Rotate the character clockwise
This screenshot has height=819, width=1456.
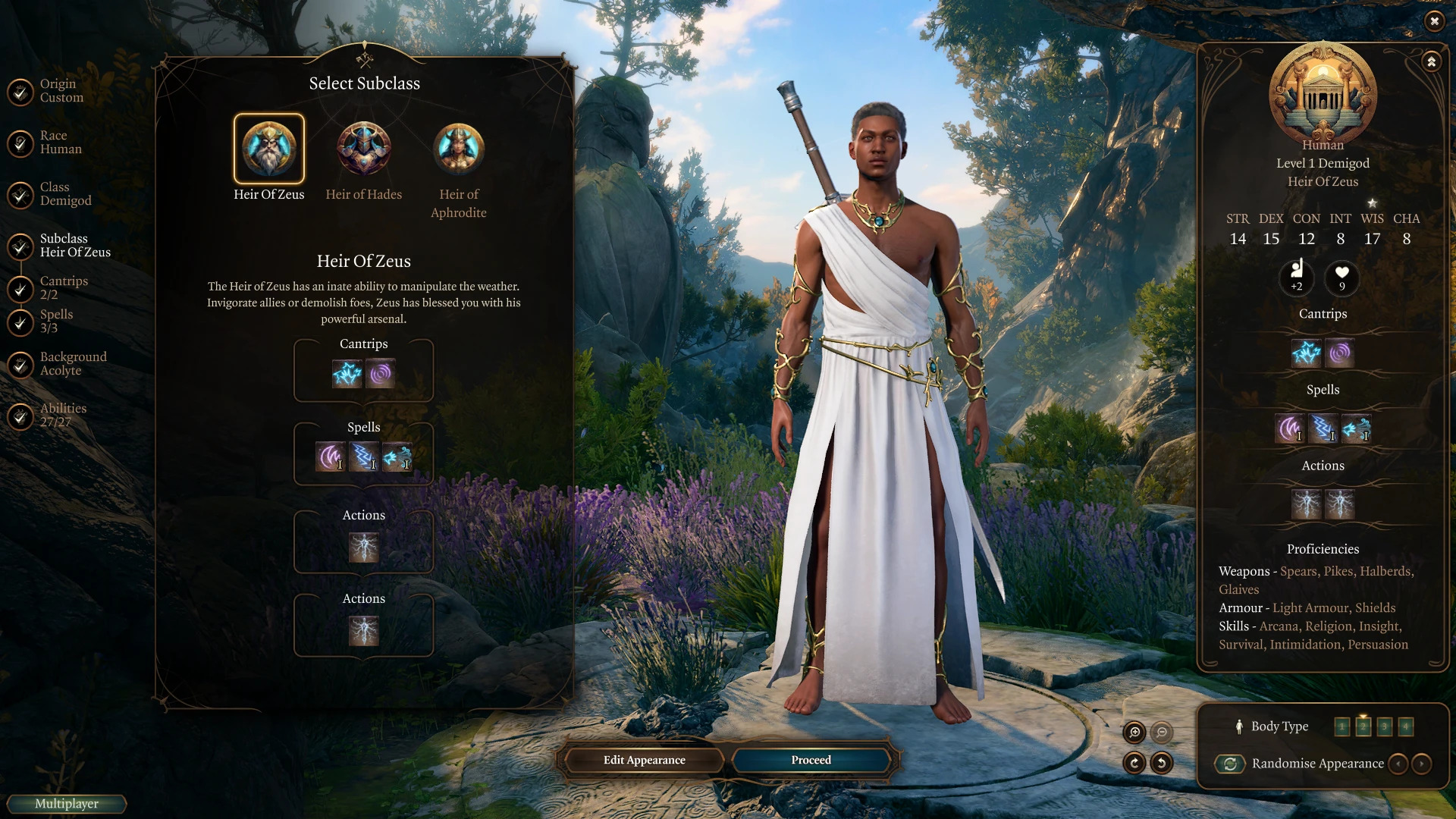click(1134, 763)
